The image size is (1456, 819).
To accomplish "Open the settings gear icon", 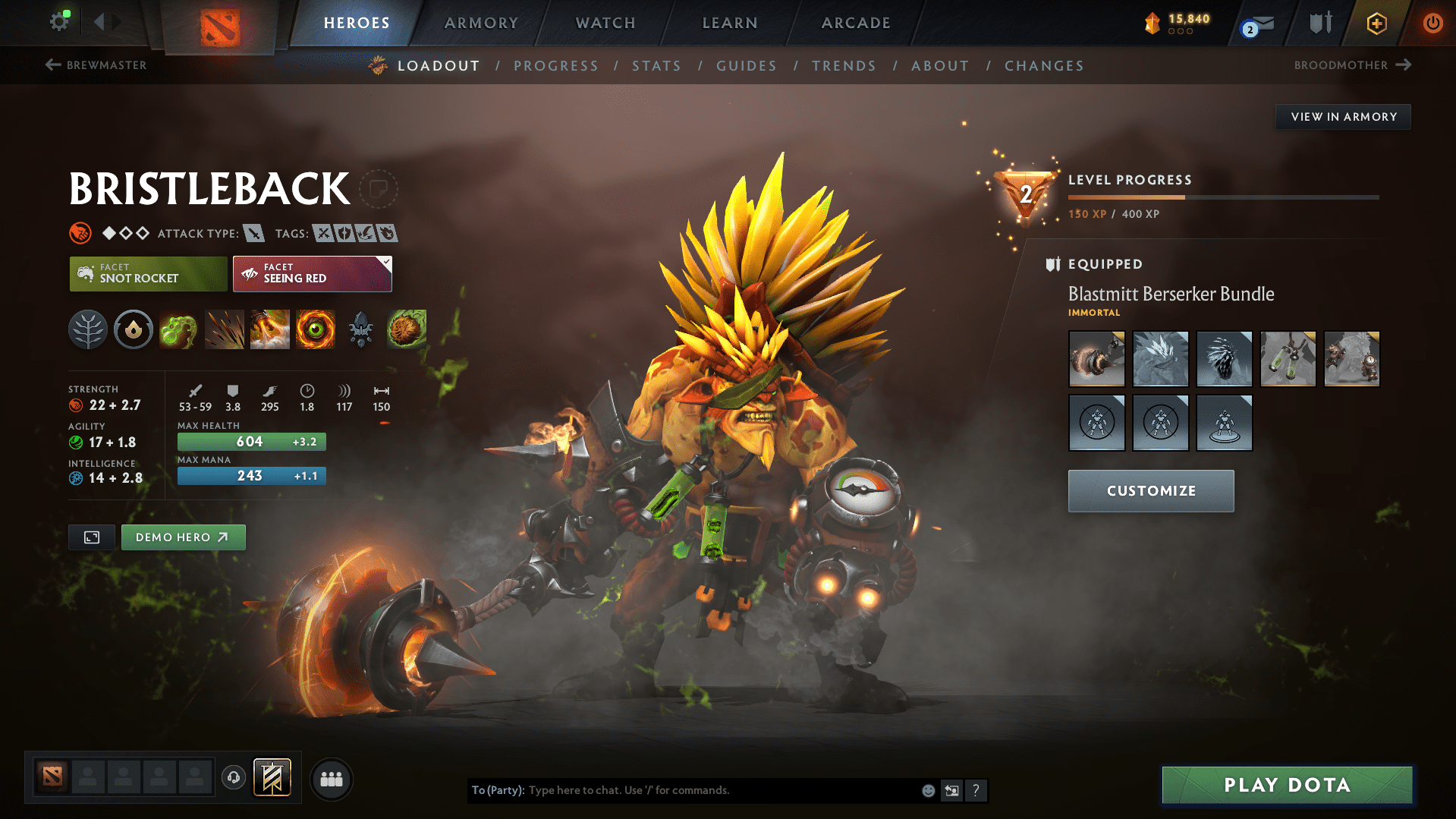I will click(59, 21).
